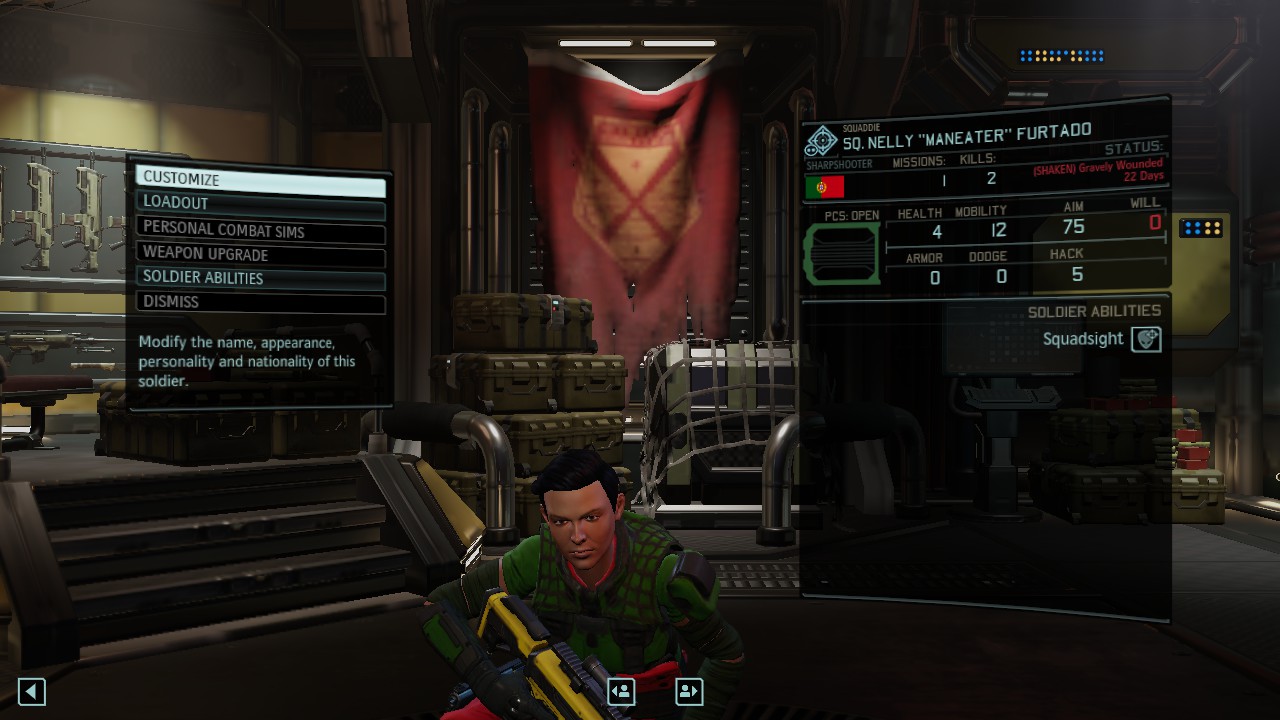The image size is (1280, 720).
Task: Open the Customize menu entry
Action: [260, 179]
